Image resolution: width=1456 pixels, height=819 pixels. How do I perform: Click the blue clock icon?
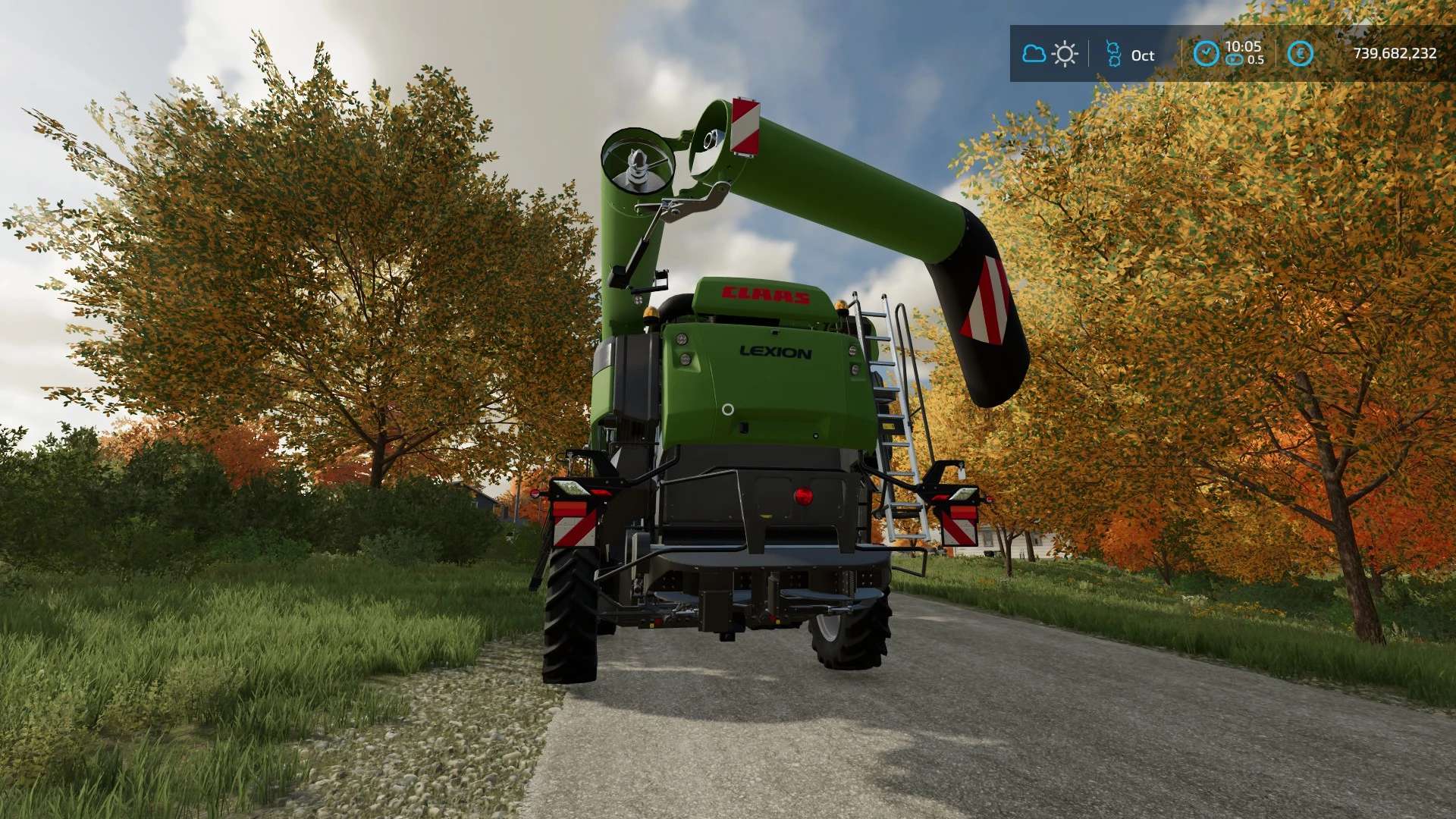point(1206,54)
